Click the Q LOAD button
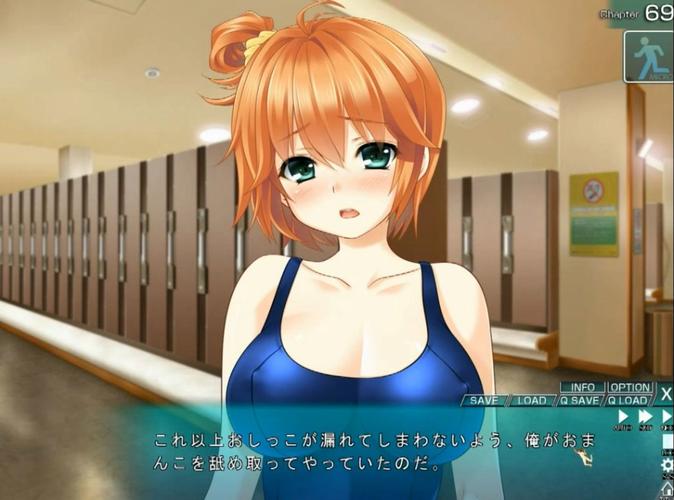Viewport: 674px width, 500px height. click(x=629, y=401)
